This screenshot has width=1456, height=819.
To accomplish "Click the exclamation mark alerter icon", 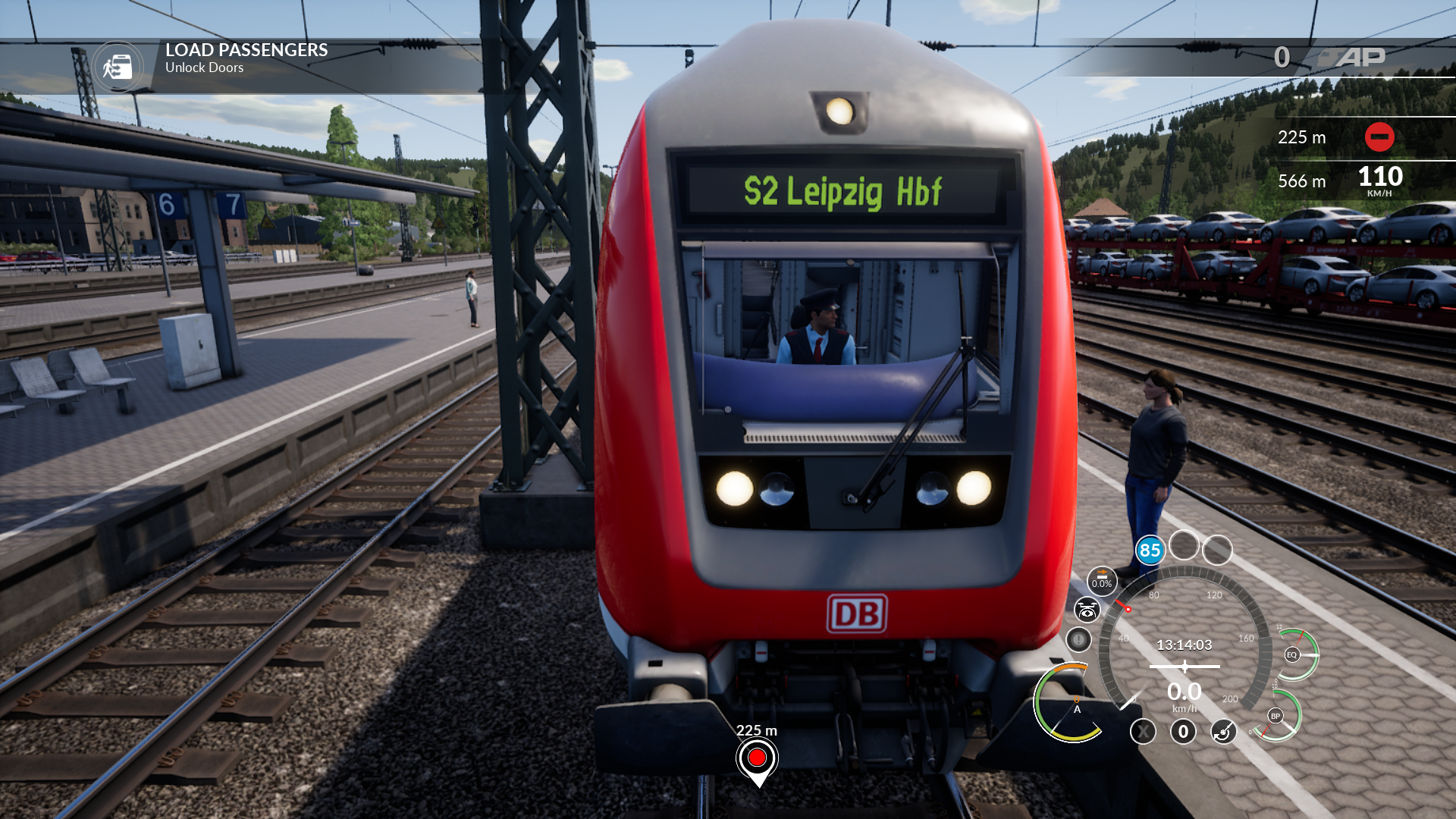I will tap(1078, 639).
